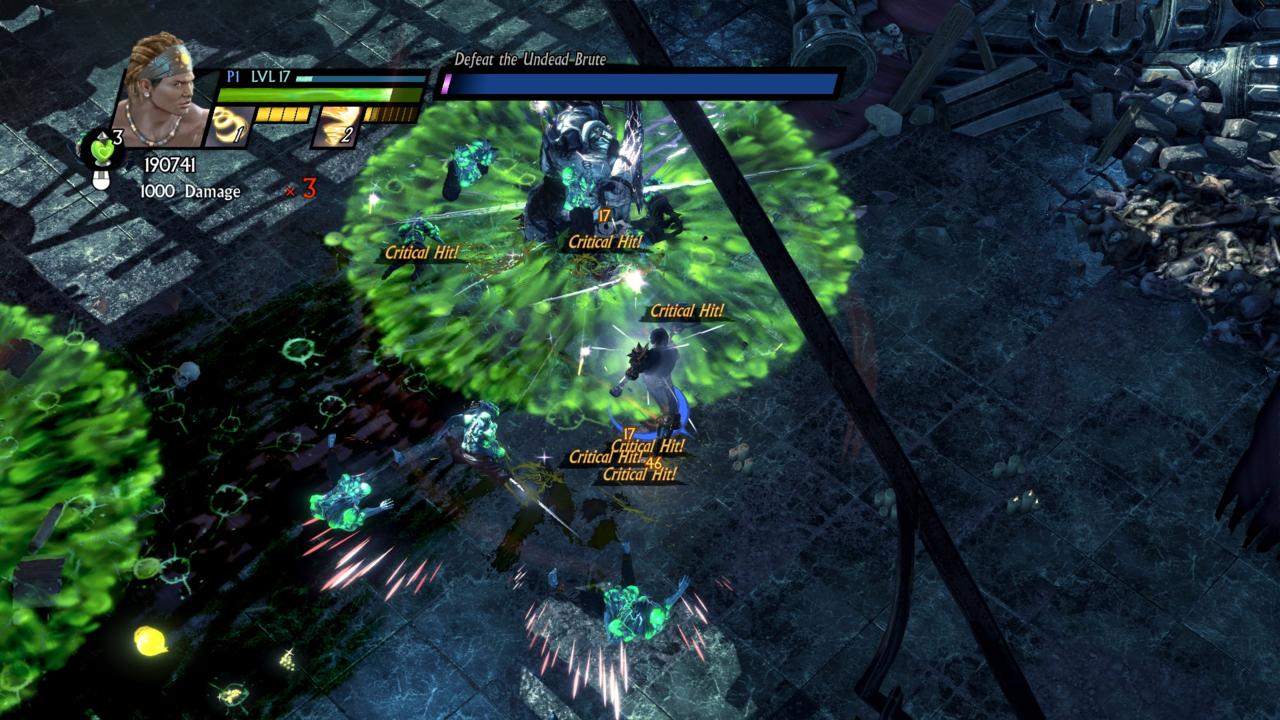The width and height of the screenshot is (1280, 720).
Task: Click the player one character portrait
Action: pyautogui.click(x=163, y=90)
